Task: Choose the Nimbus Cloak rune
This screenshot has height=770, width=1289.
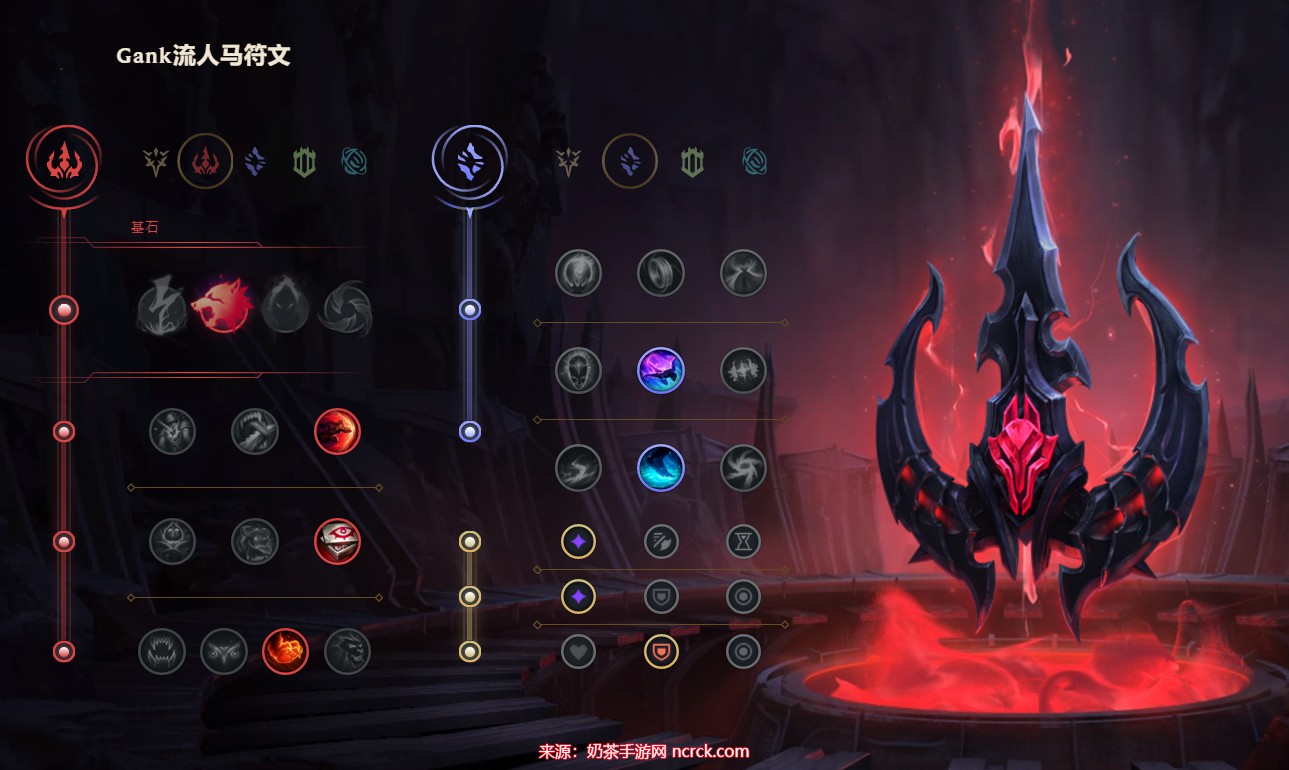Action: click(743, 273)
